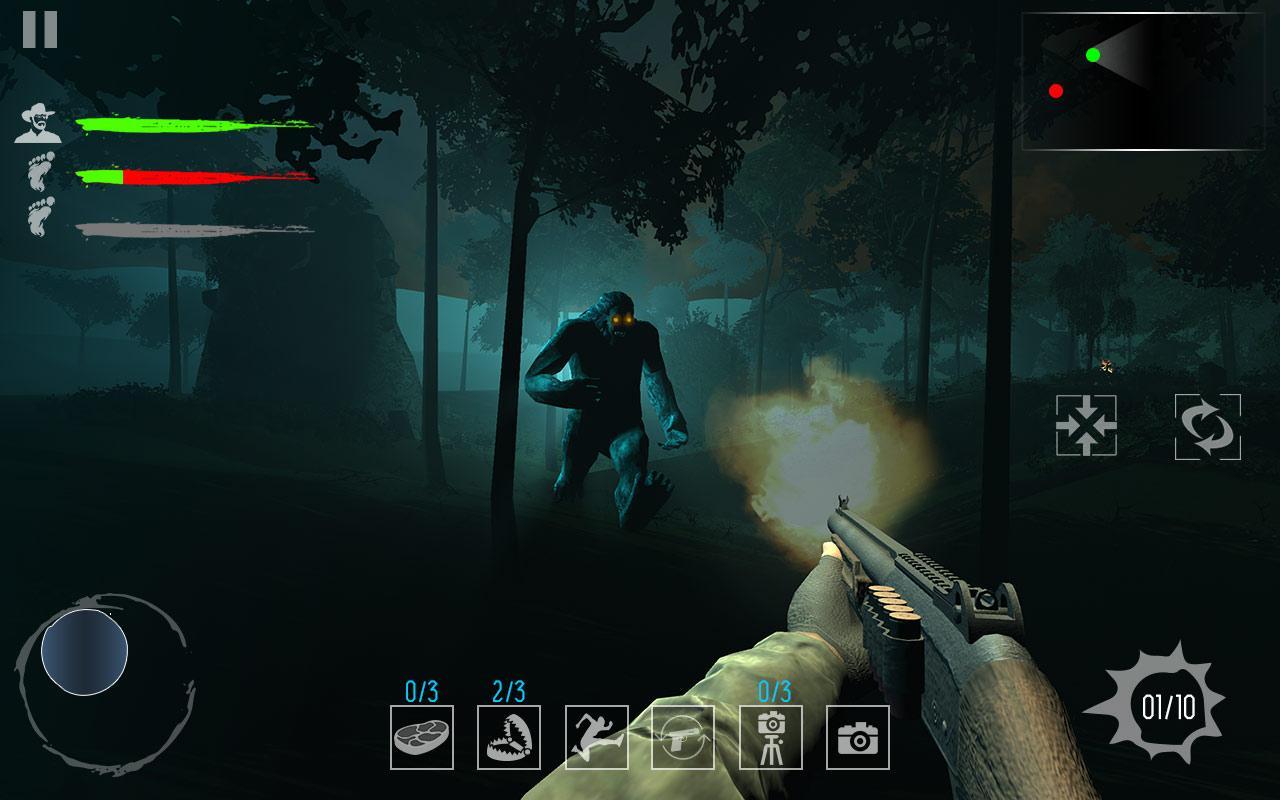Touch the movement joystick knob

[x=84, y=652]
